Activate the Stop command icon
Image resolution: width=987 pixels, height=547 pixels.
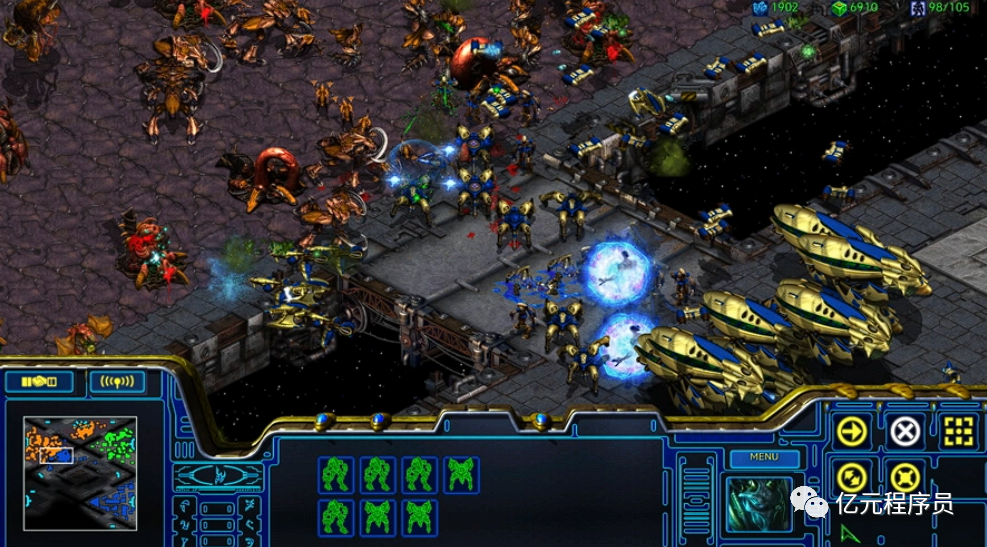[x=905, y=431]
